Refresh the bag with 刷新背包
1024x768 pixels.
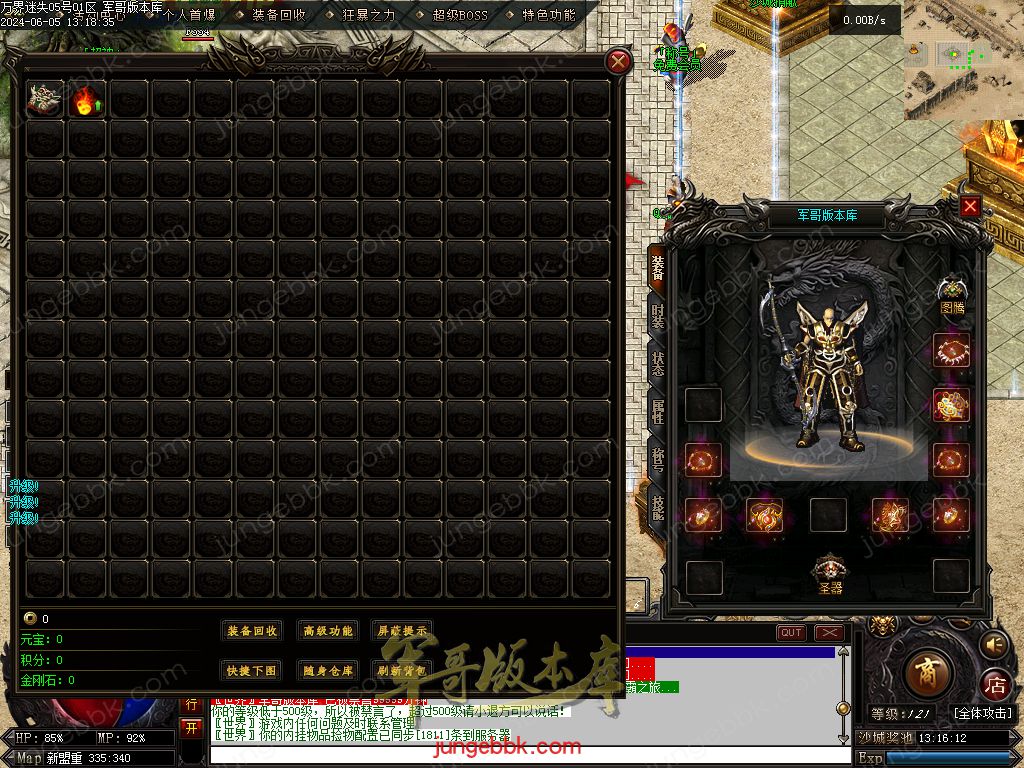(401, 671)
